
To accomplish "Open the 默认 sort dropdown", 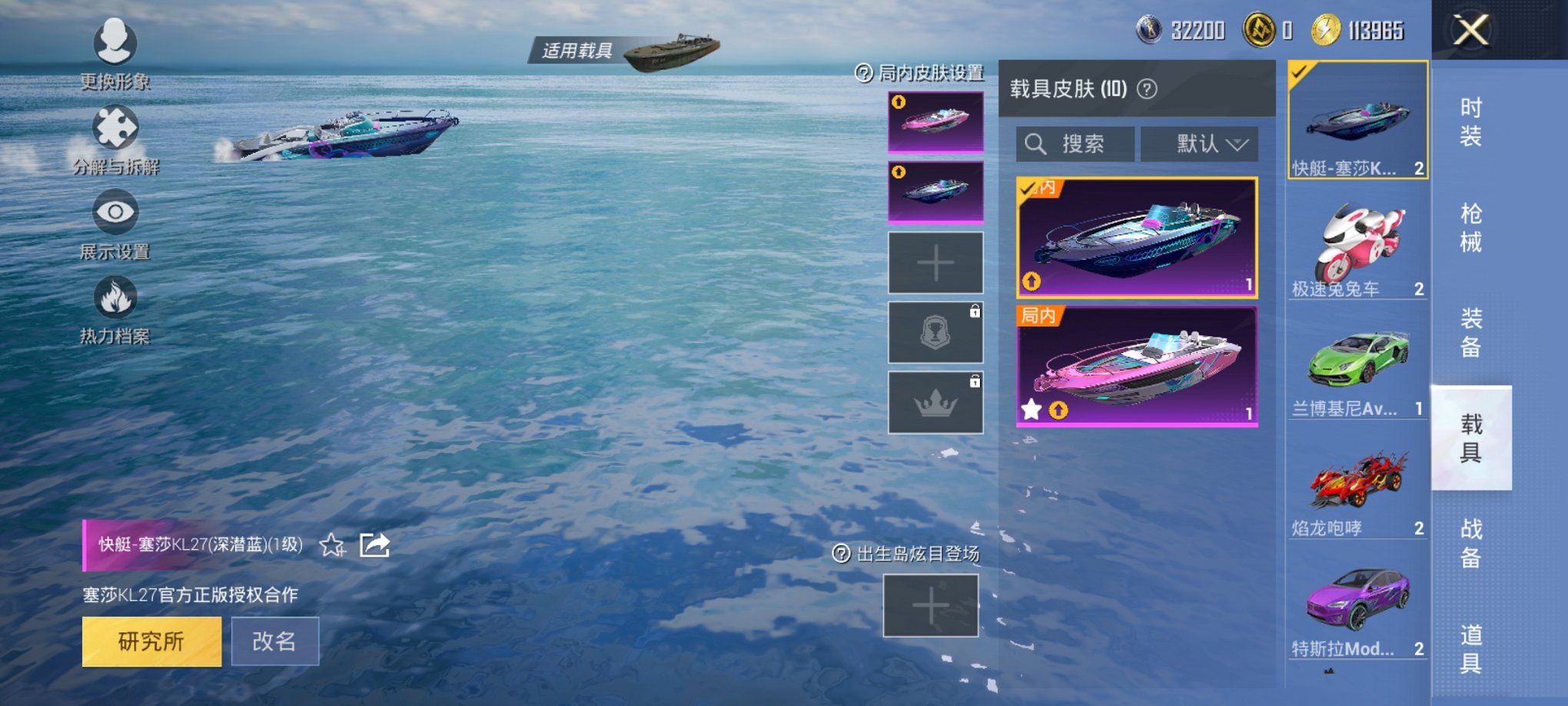I will pos(1199,144).
